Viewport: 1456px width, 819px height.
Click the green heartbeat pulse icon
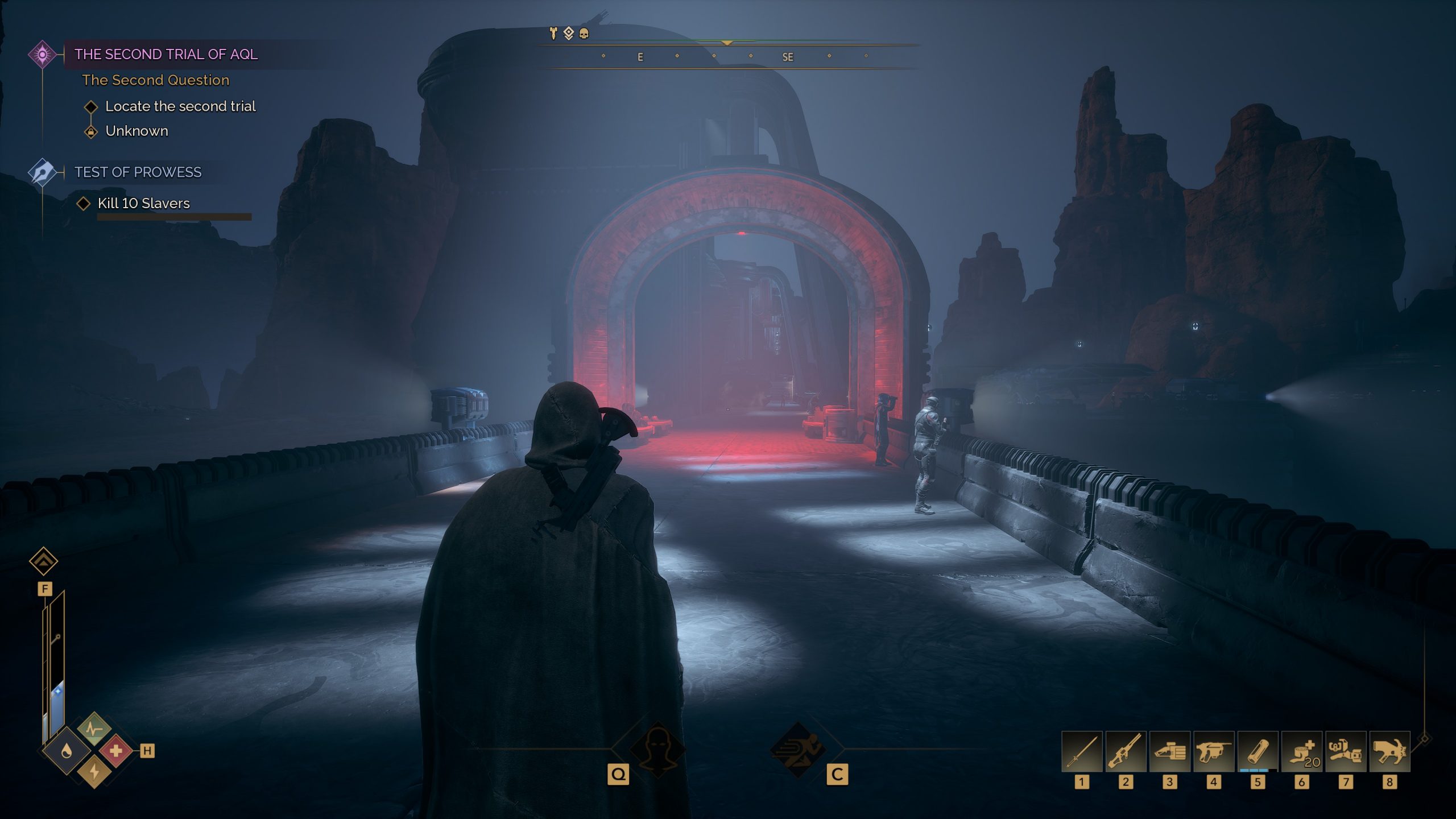(94, 729)
